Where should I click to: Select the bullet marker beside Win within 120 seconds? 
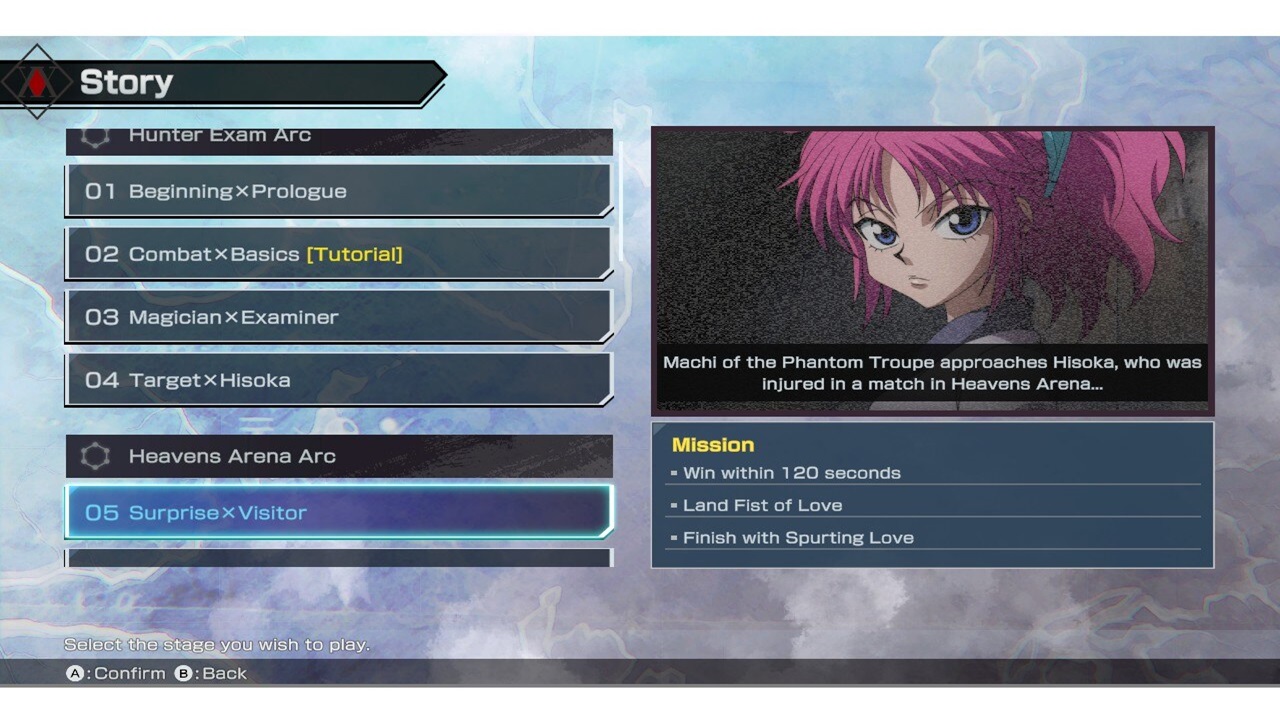coord(674,472)
